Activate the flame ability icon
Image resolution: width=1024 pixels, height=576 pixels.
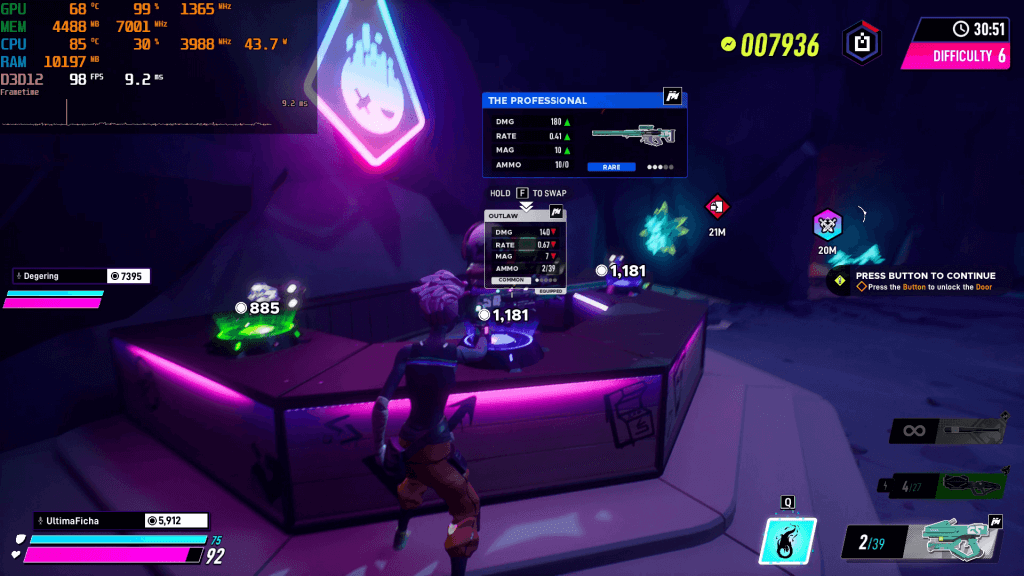pyautogui.click(x=788, y=541)
